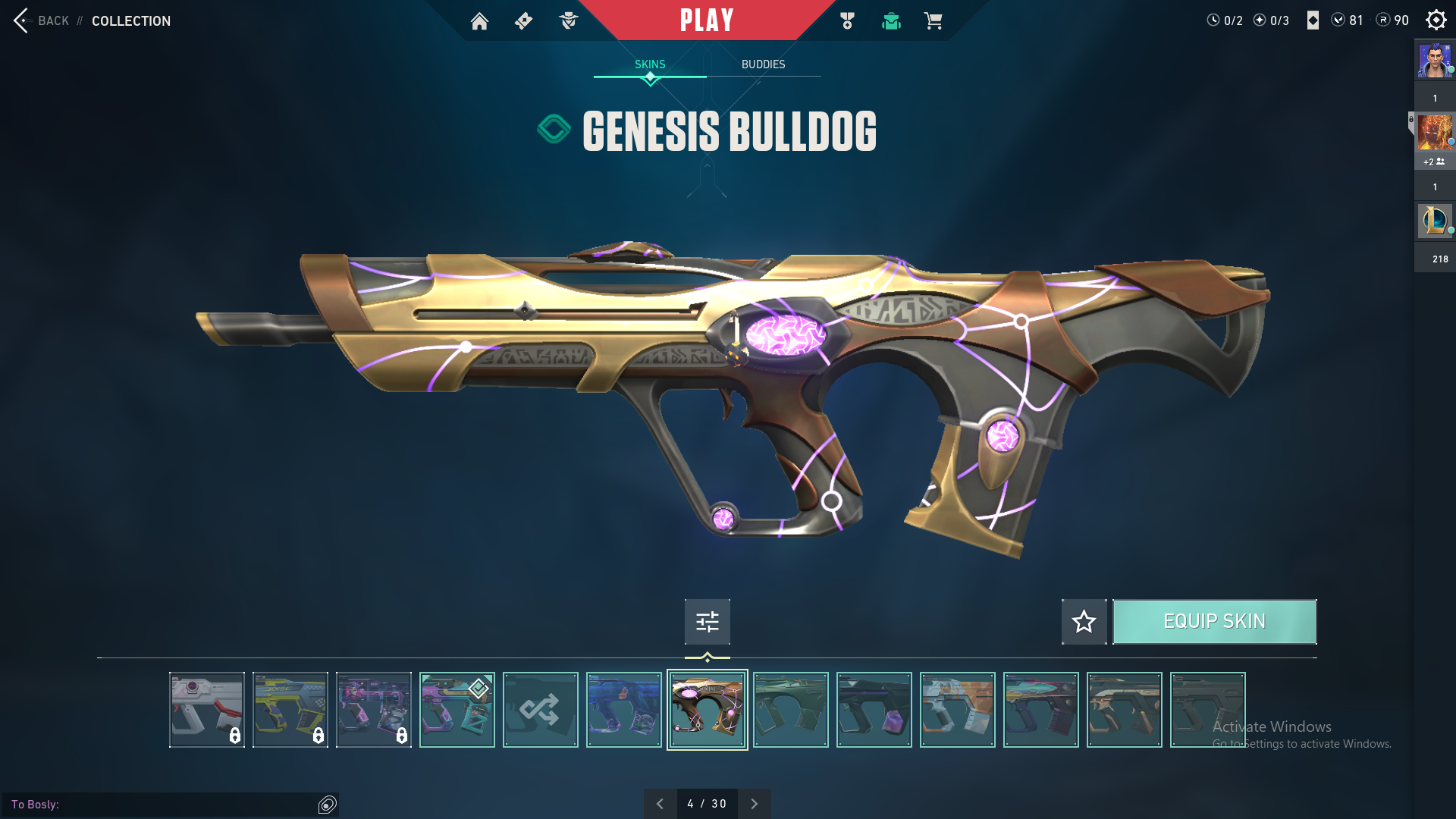Viewport: 1456px width, 819px height.
Task: Choose the random skin shuffle tile
Action: [540, 710]
